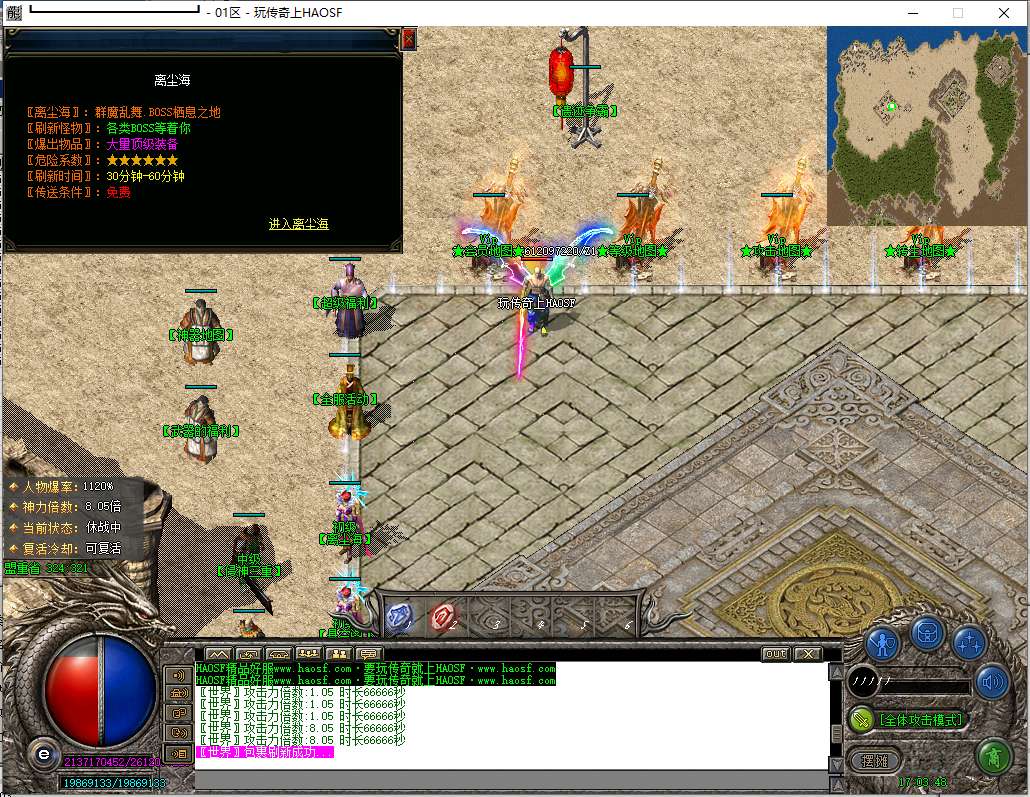
Task: Open the bag inventory icon
Action: (927, 633)
